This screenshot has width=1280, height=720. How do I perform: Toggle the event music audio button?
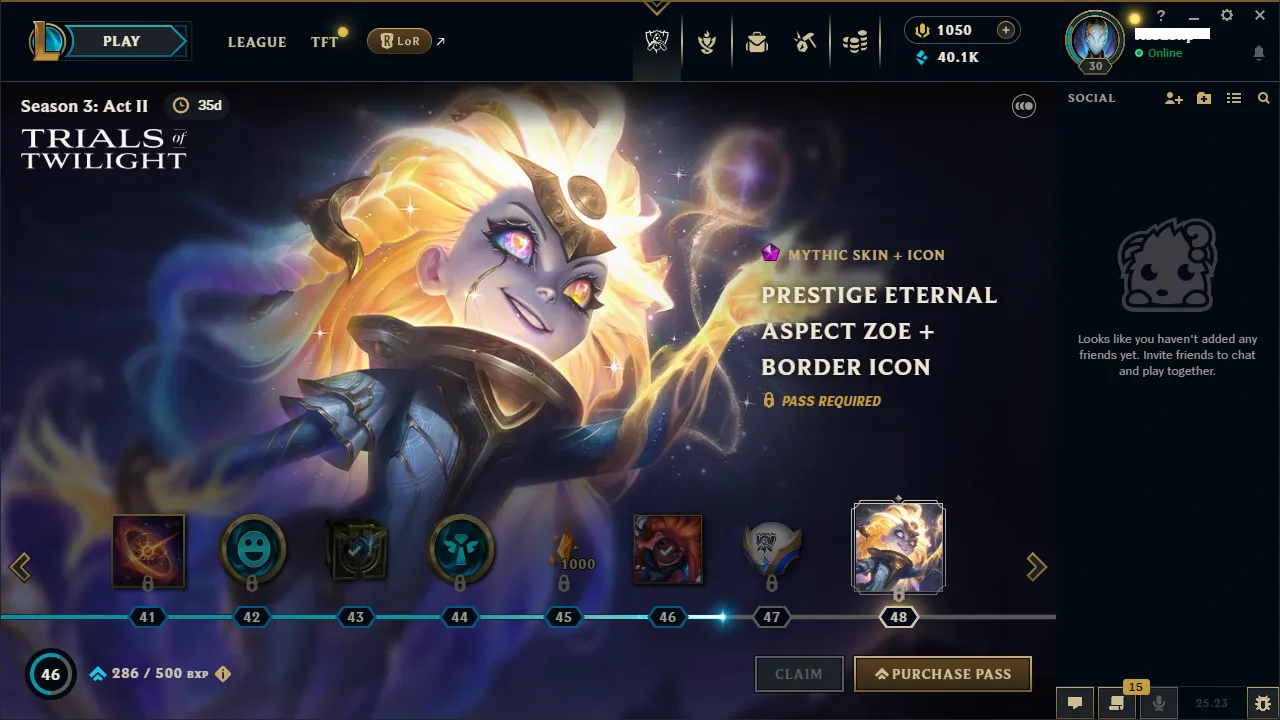point(1023,106)
